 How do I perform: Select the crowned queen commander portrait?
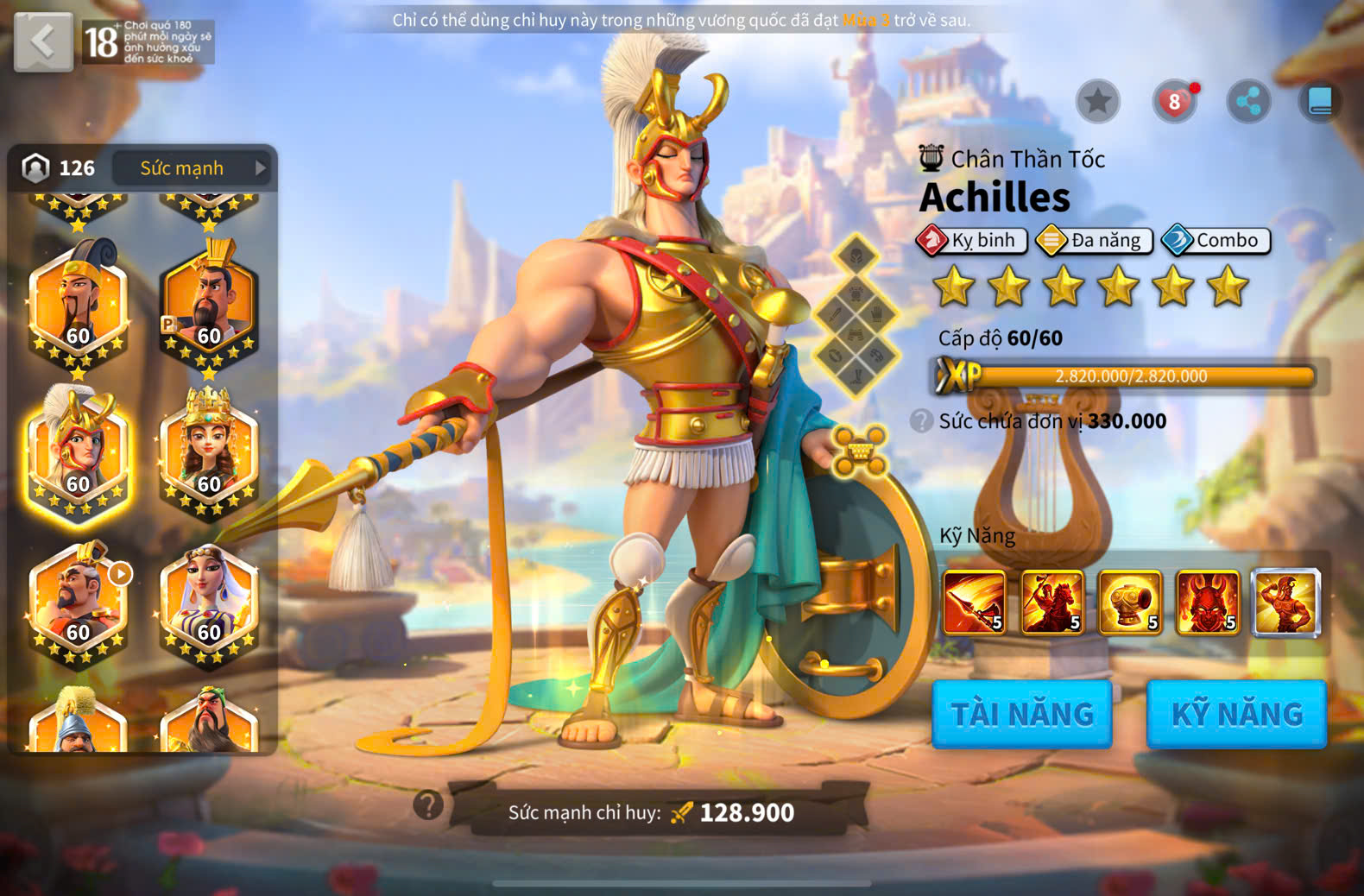[x=209, y=453]
